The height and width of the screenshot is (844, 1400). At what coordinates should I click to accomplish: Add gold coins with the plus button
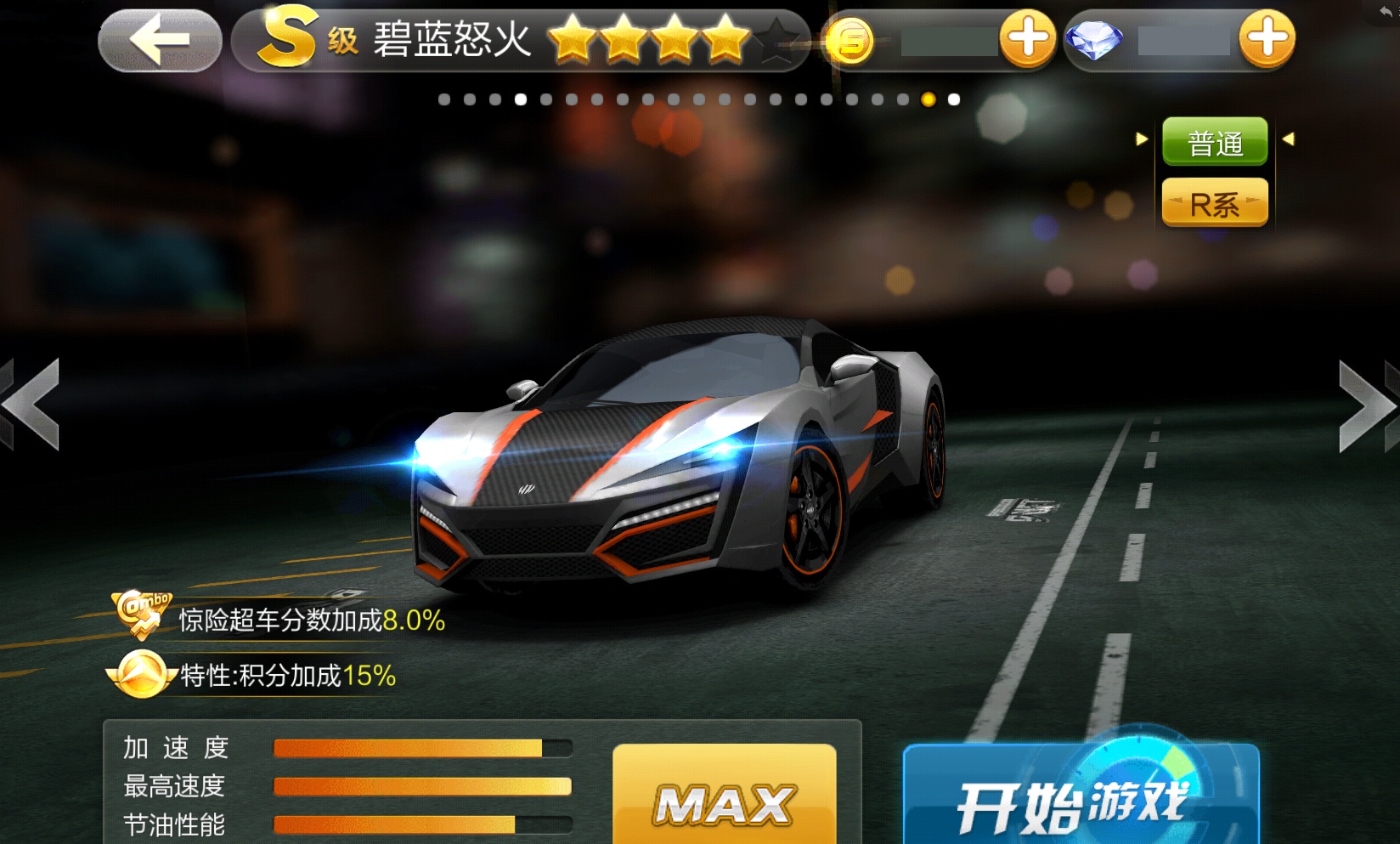click(1027, 39)
